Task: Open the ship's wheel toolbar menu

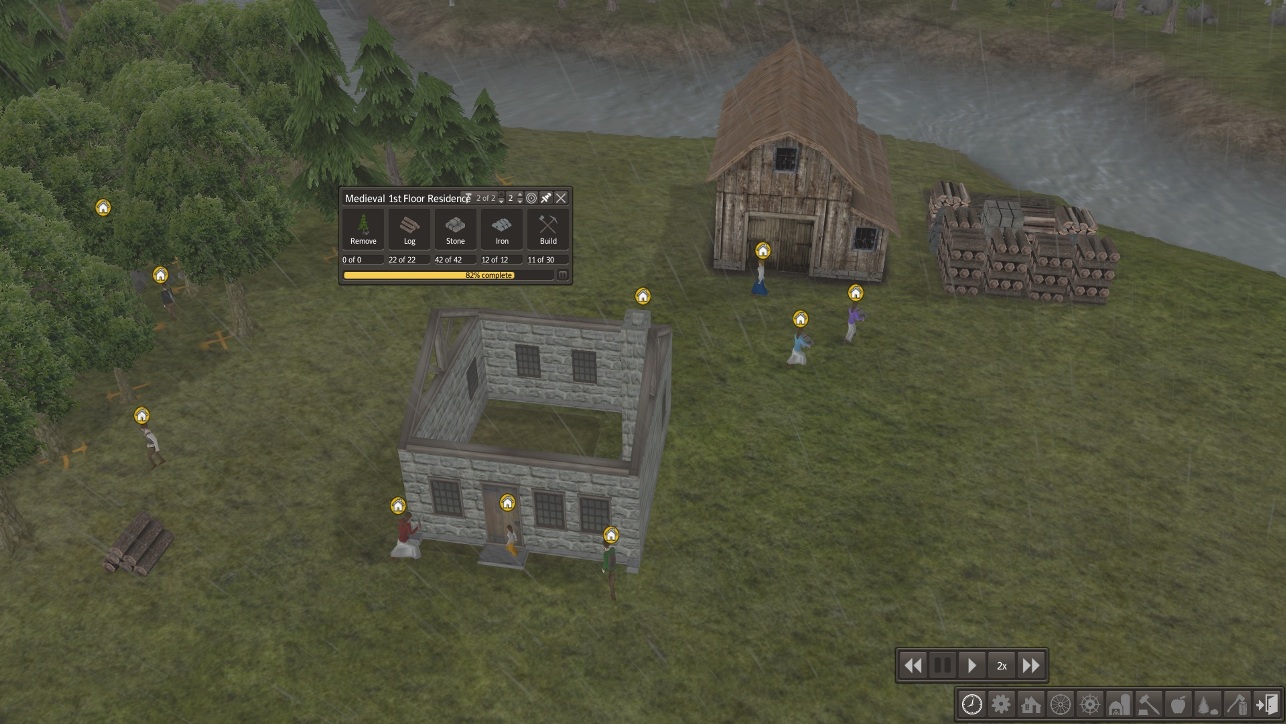Action: click(1090, 704)
